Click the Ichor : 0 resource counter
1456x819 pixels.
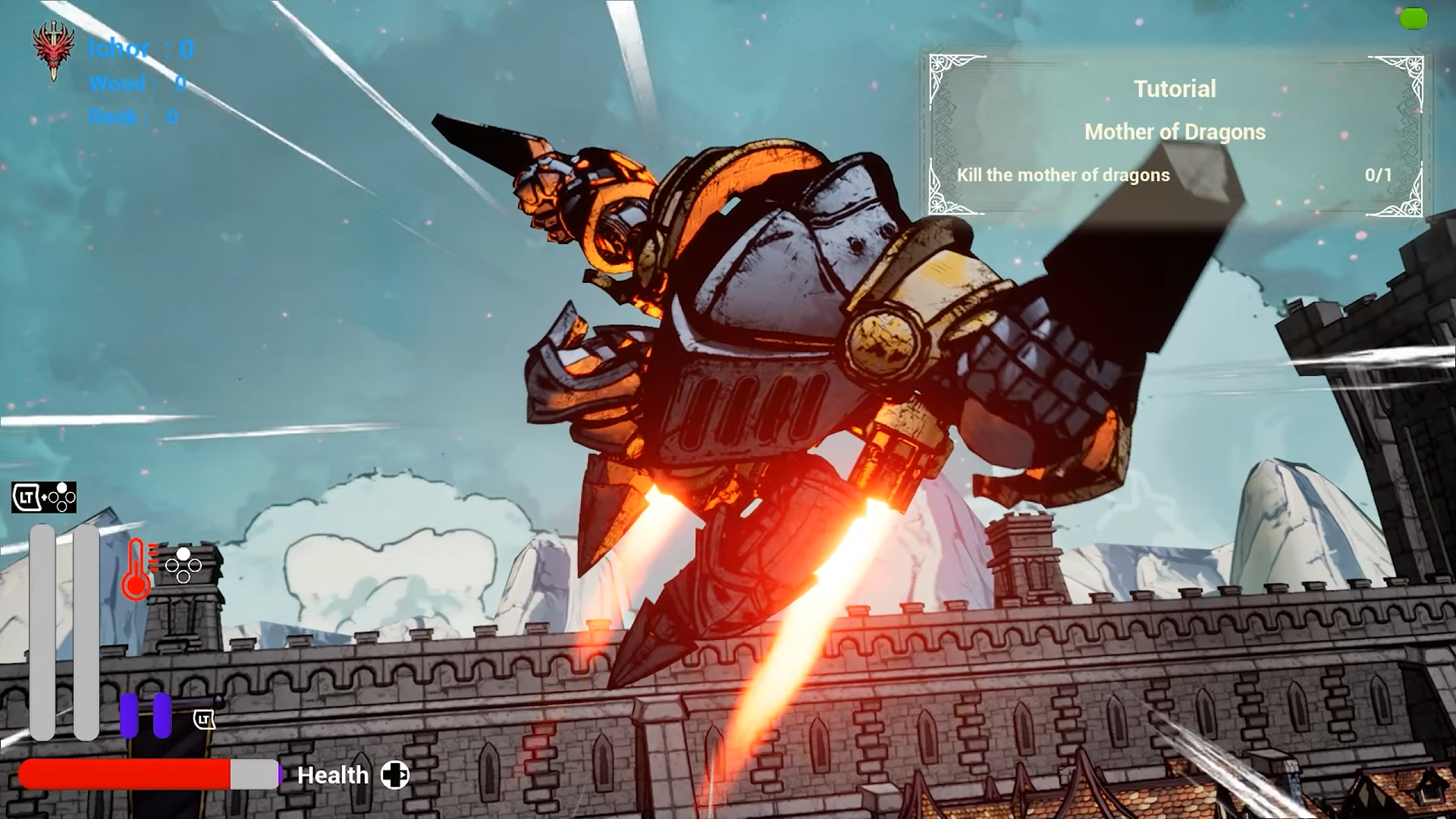(141, 49)
